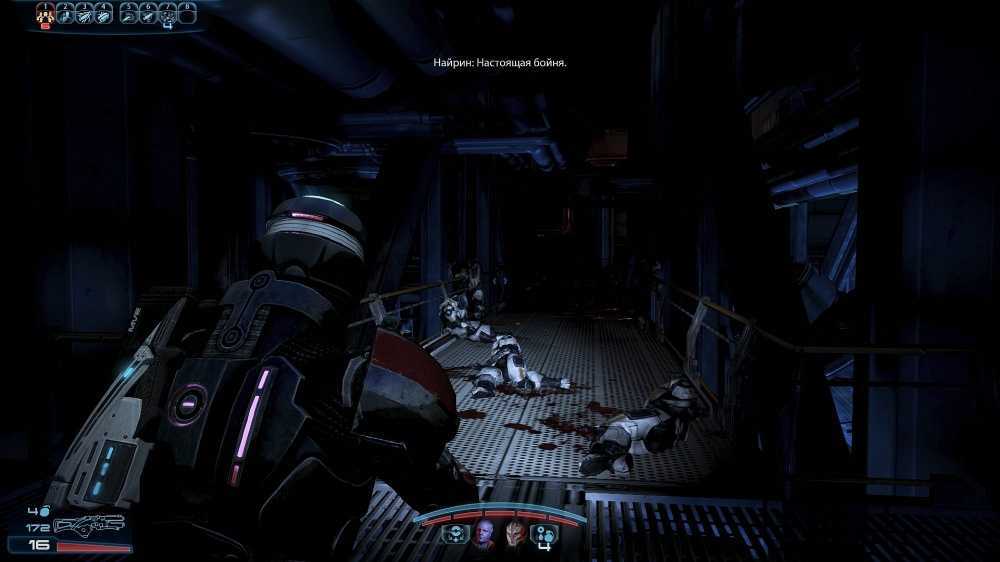Select the turian squadmate portrait
Image resolution: width=1000 pixels, height=562 pixels.
[x=515, y=531]
